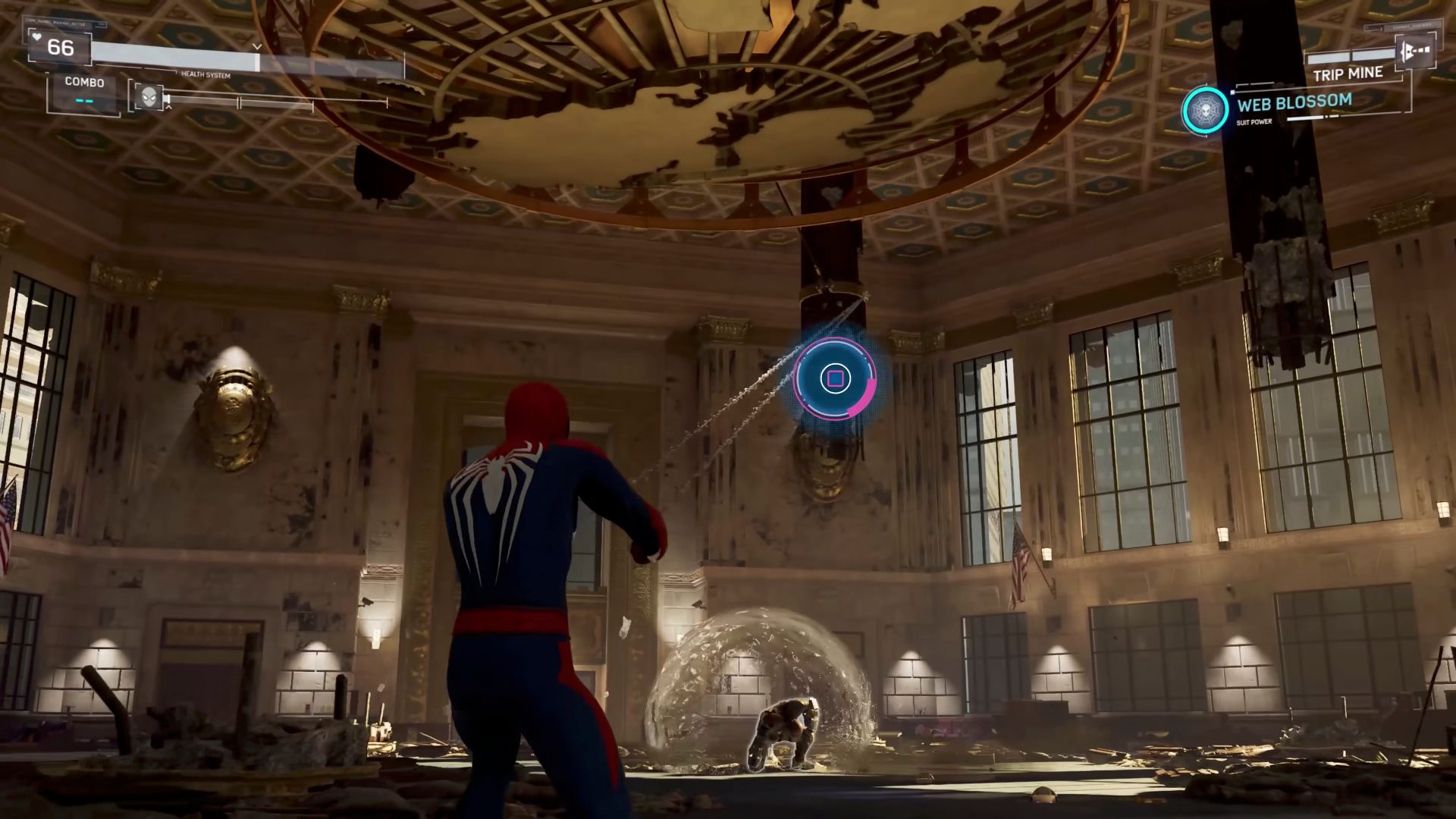
Task: Click the Trip Mine gadget launcher icon
Action: (x=1417, y=51)
